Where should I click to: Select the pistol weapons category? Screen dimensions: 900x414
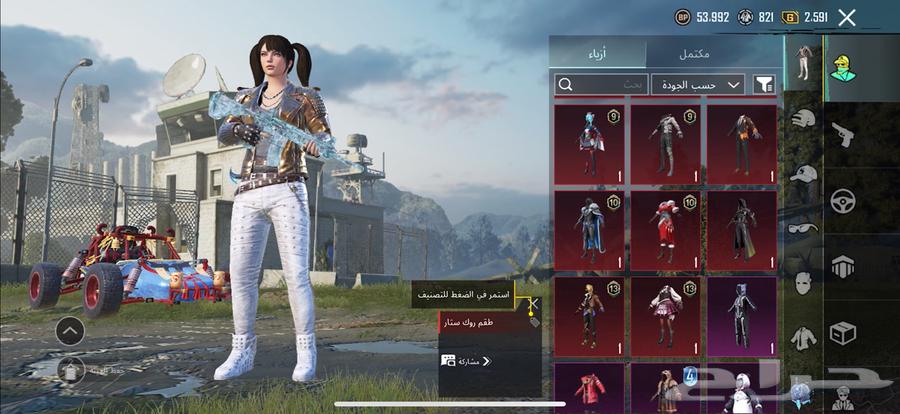point(843,133)
